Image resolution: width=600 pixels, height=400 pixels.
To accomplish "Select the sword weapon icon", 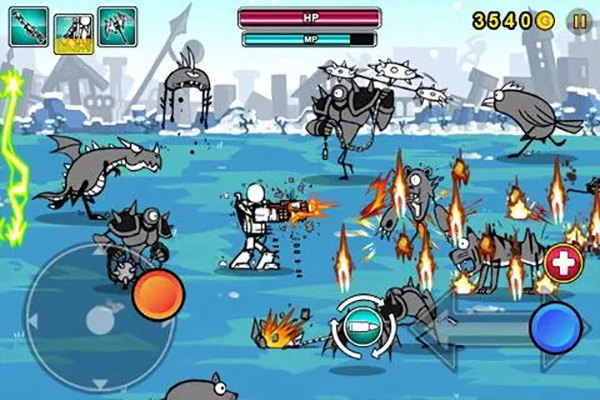I will pos(29,26).
